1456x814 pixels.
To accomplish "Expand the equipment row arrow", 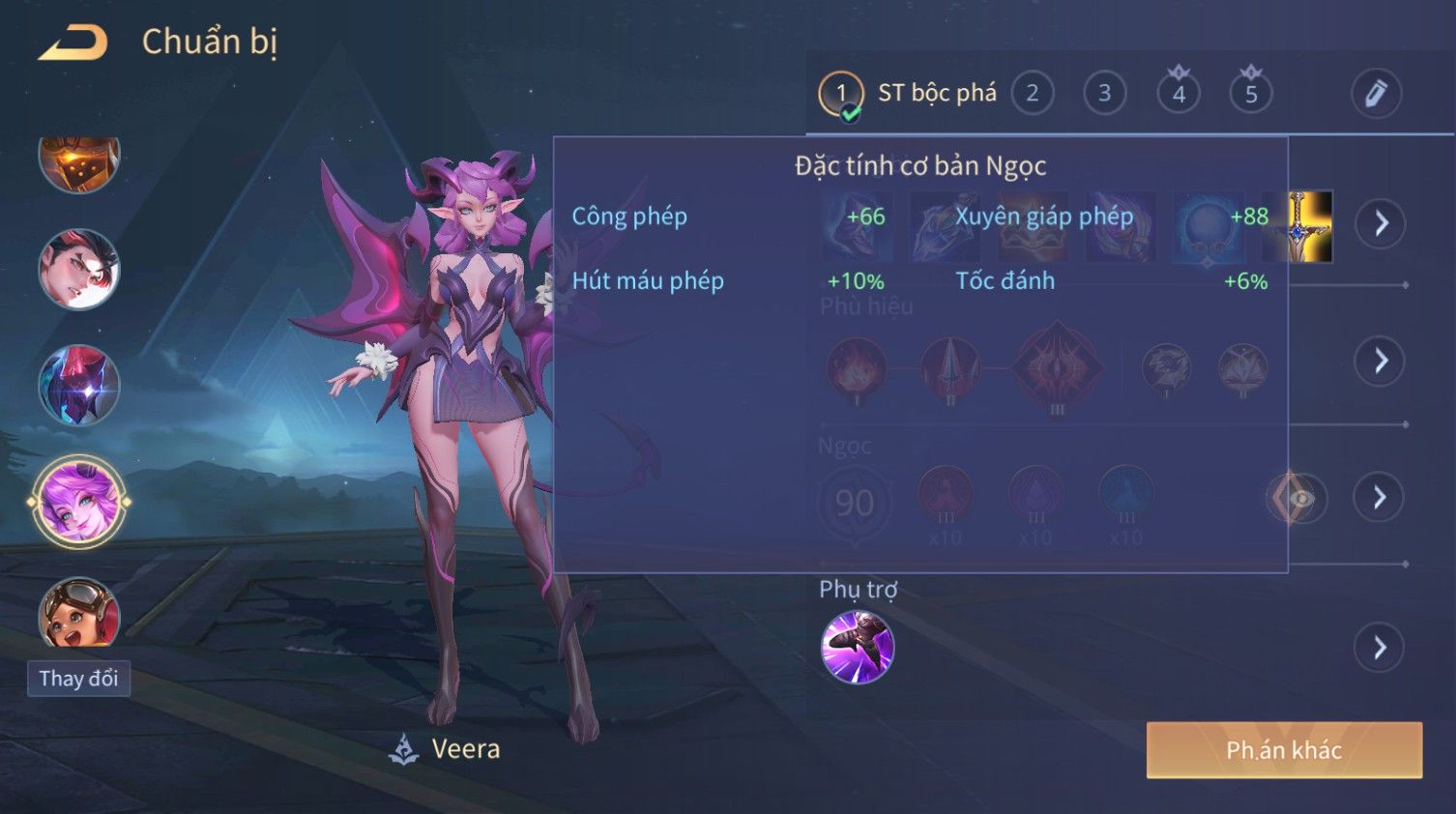I will pyautogui.click(x=1380, y=224).
